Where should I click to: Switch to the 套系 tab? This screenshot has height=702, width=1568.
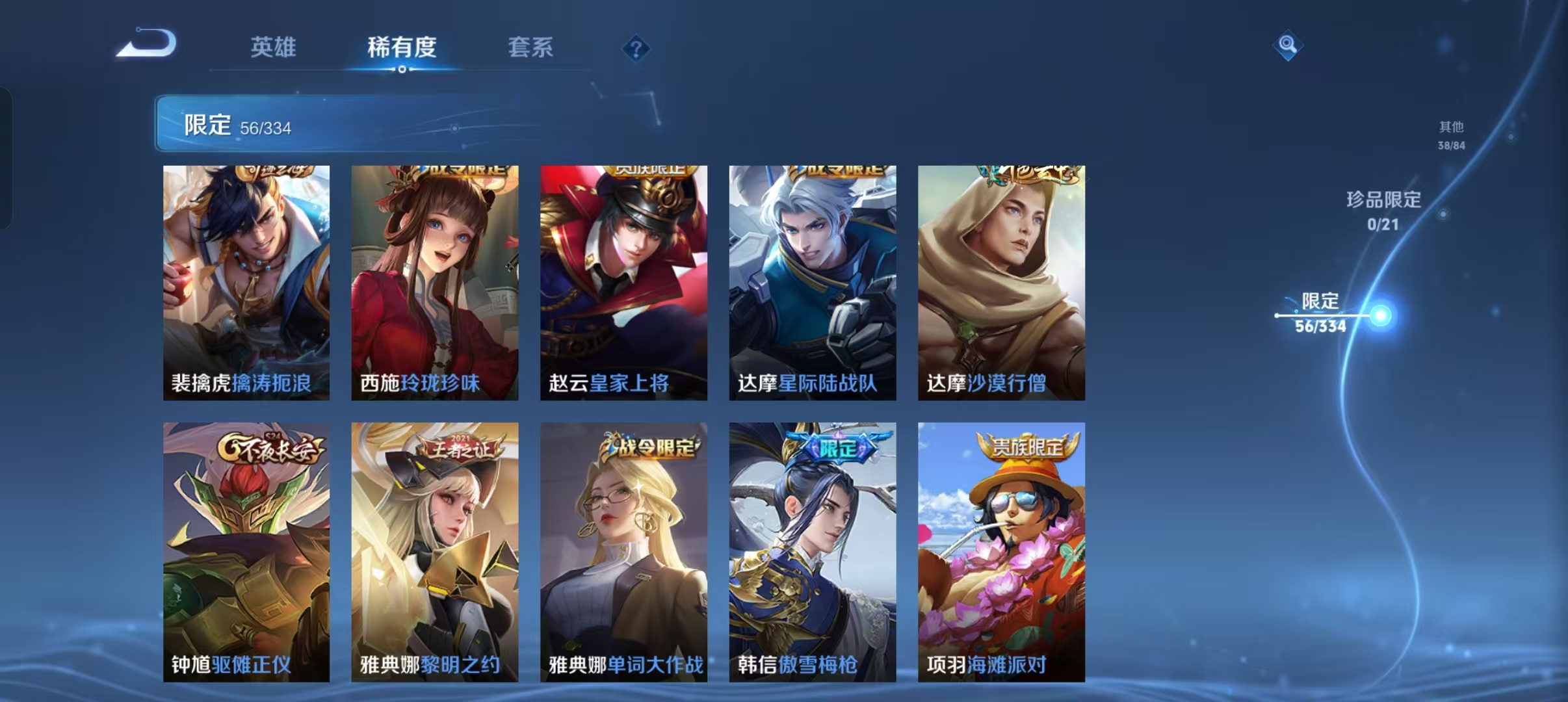pyautogui.click(x=530, y=47)
